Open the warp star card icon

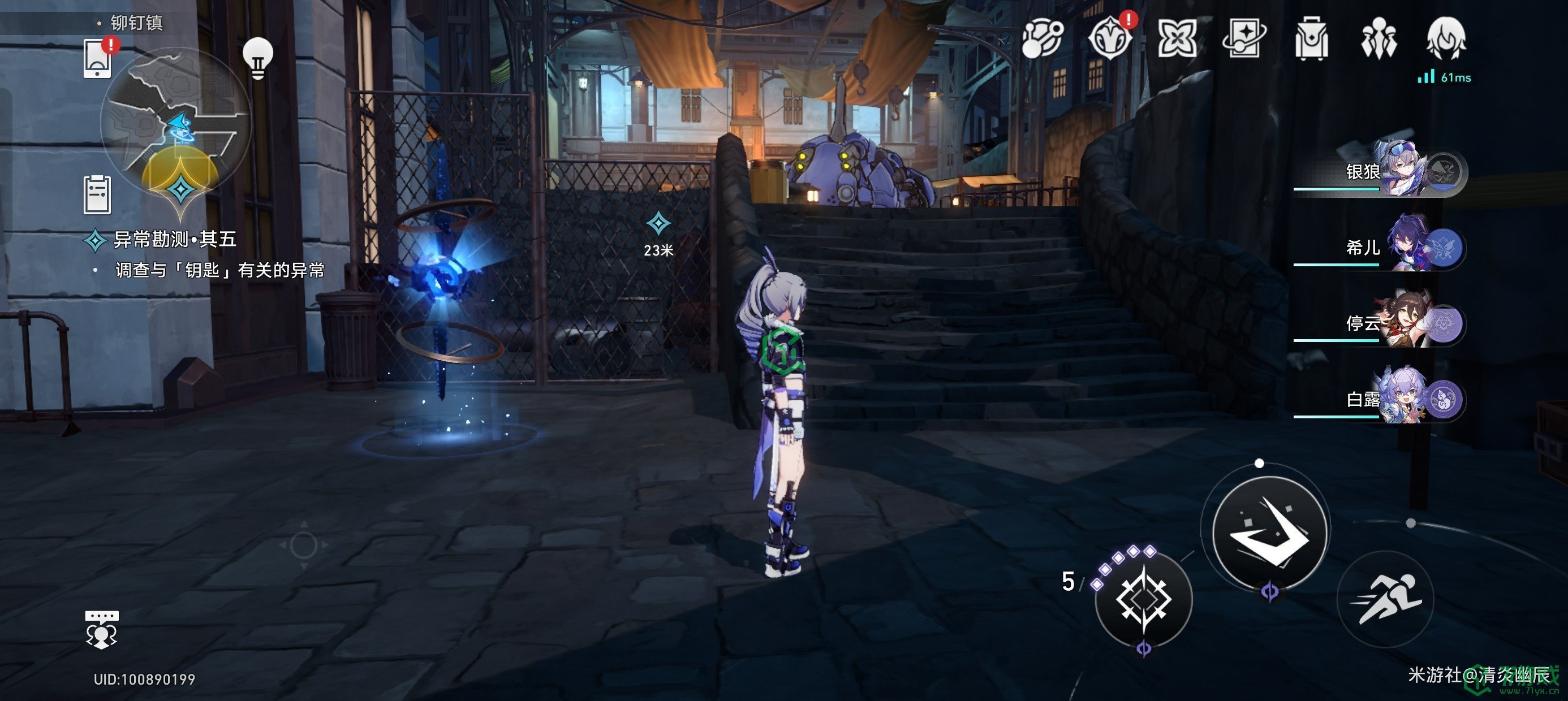click(x=1244, y=39)
